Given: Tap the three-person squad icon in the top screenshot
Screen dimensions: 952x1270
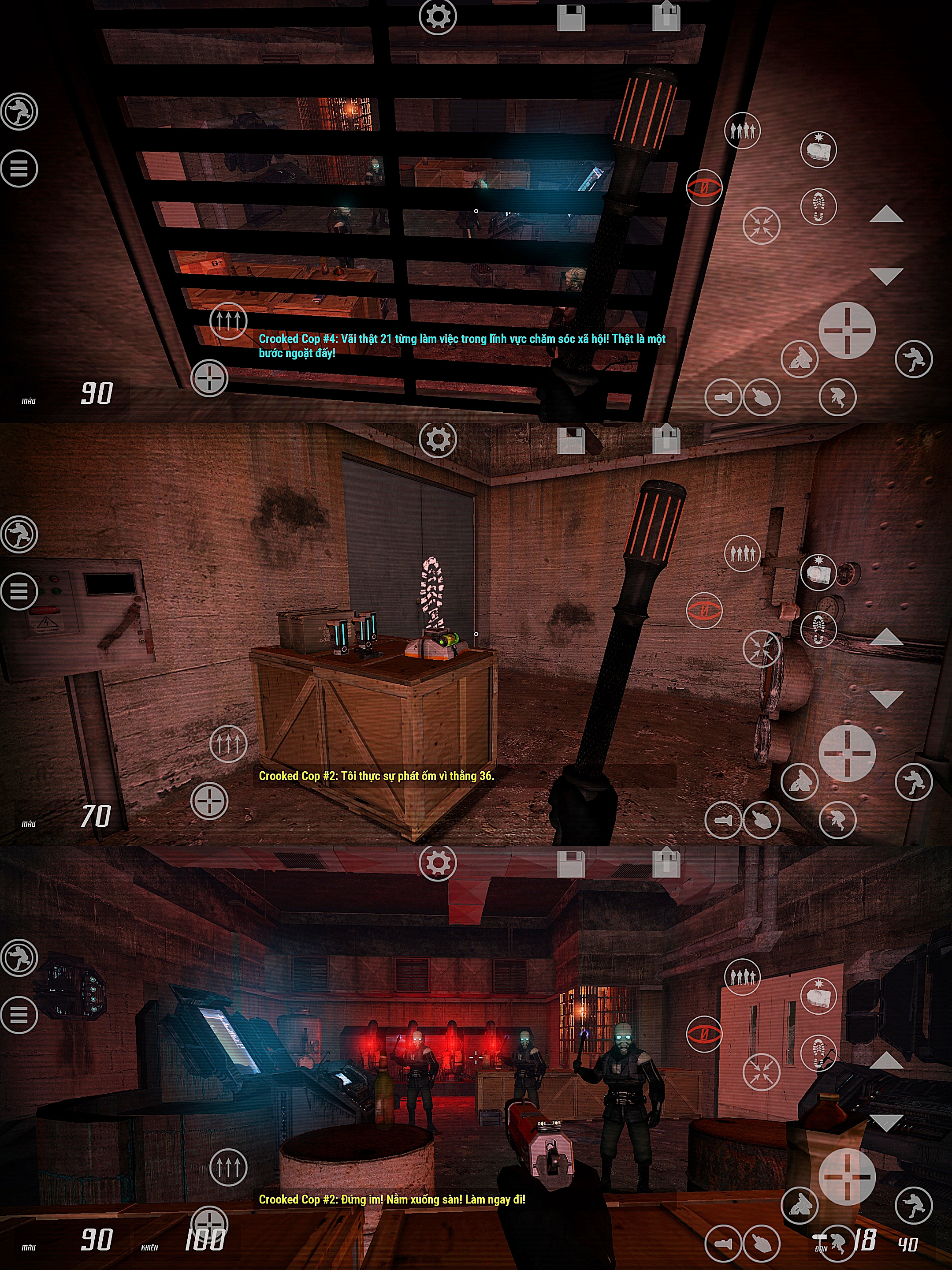Looking at the screenshot, I should coord(742,131).
